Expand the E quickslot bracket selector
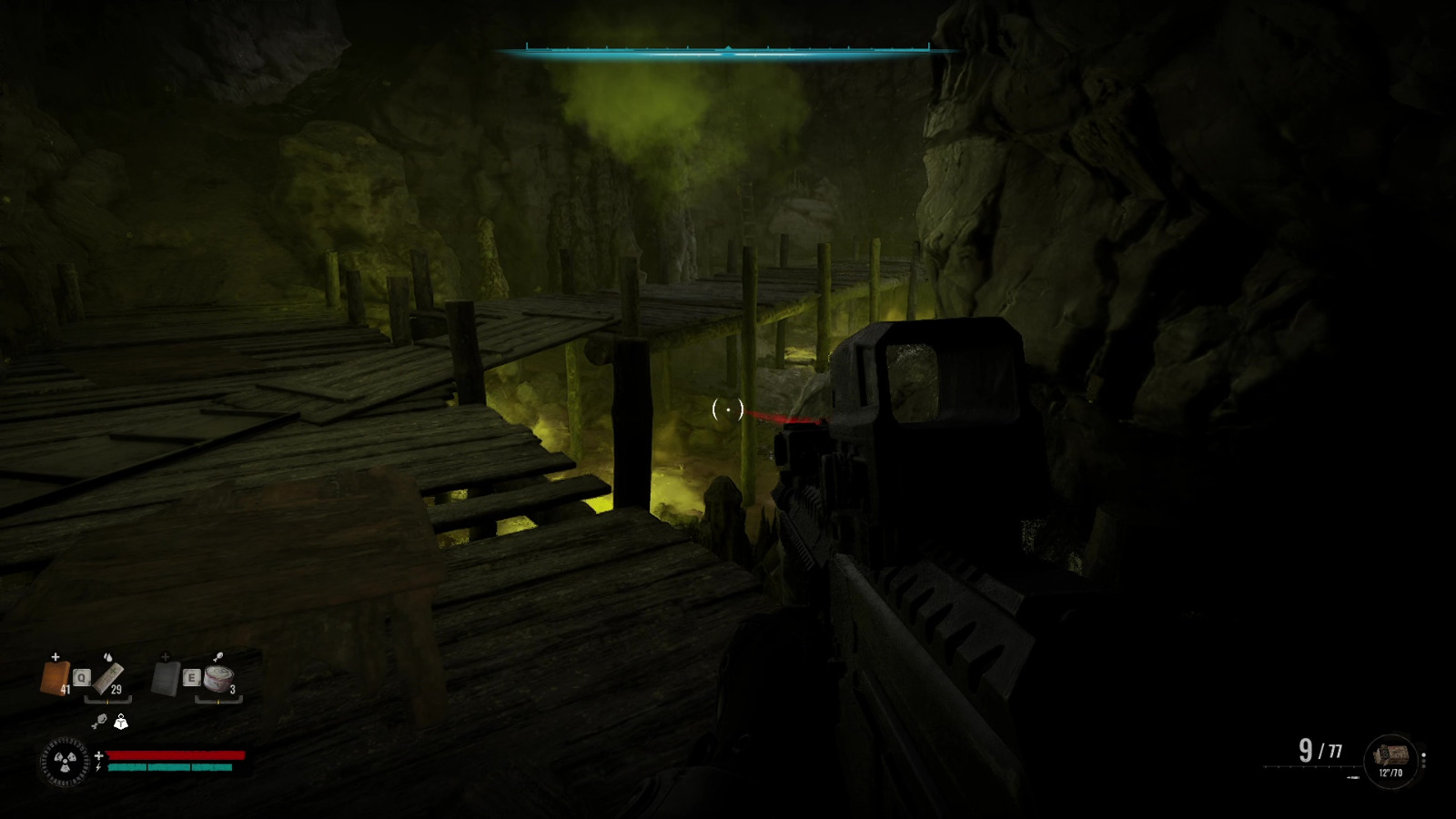Screen dimensions: 1456x819 click(218, 700)
